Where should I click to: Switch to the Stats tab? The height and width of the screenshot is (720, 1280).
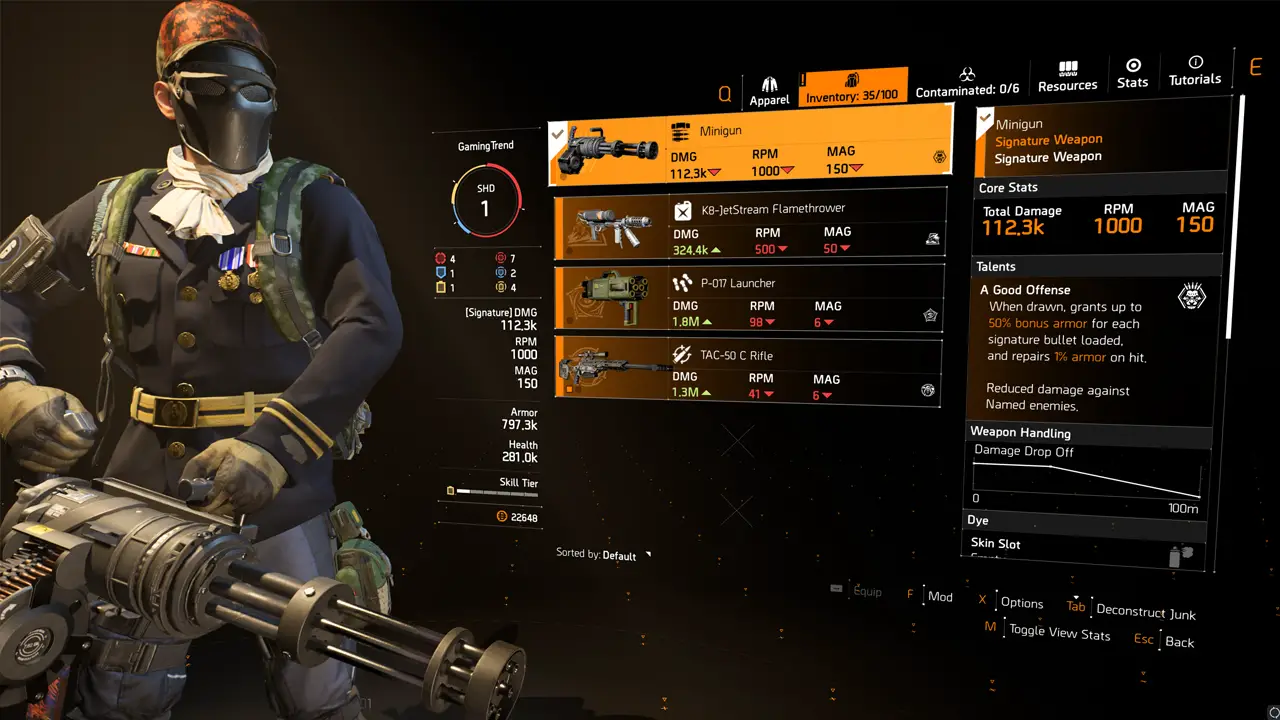[x=1132, y=73]
